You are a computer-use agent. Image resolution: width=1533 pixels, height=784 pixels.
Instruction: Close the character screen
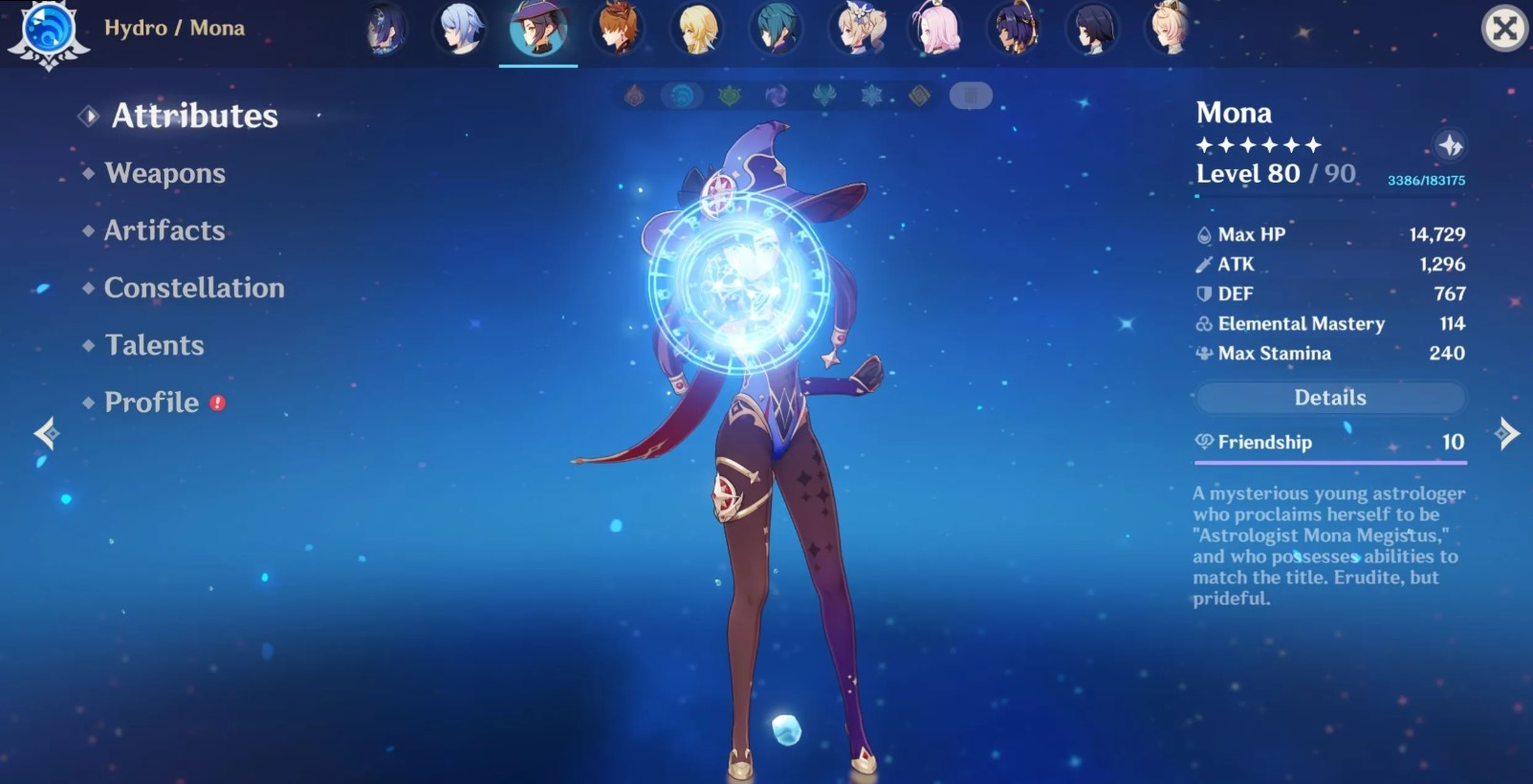click(x=1503, y=28)
